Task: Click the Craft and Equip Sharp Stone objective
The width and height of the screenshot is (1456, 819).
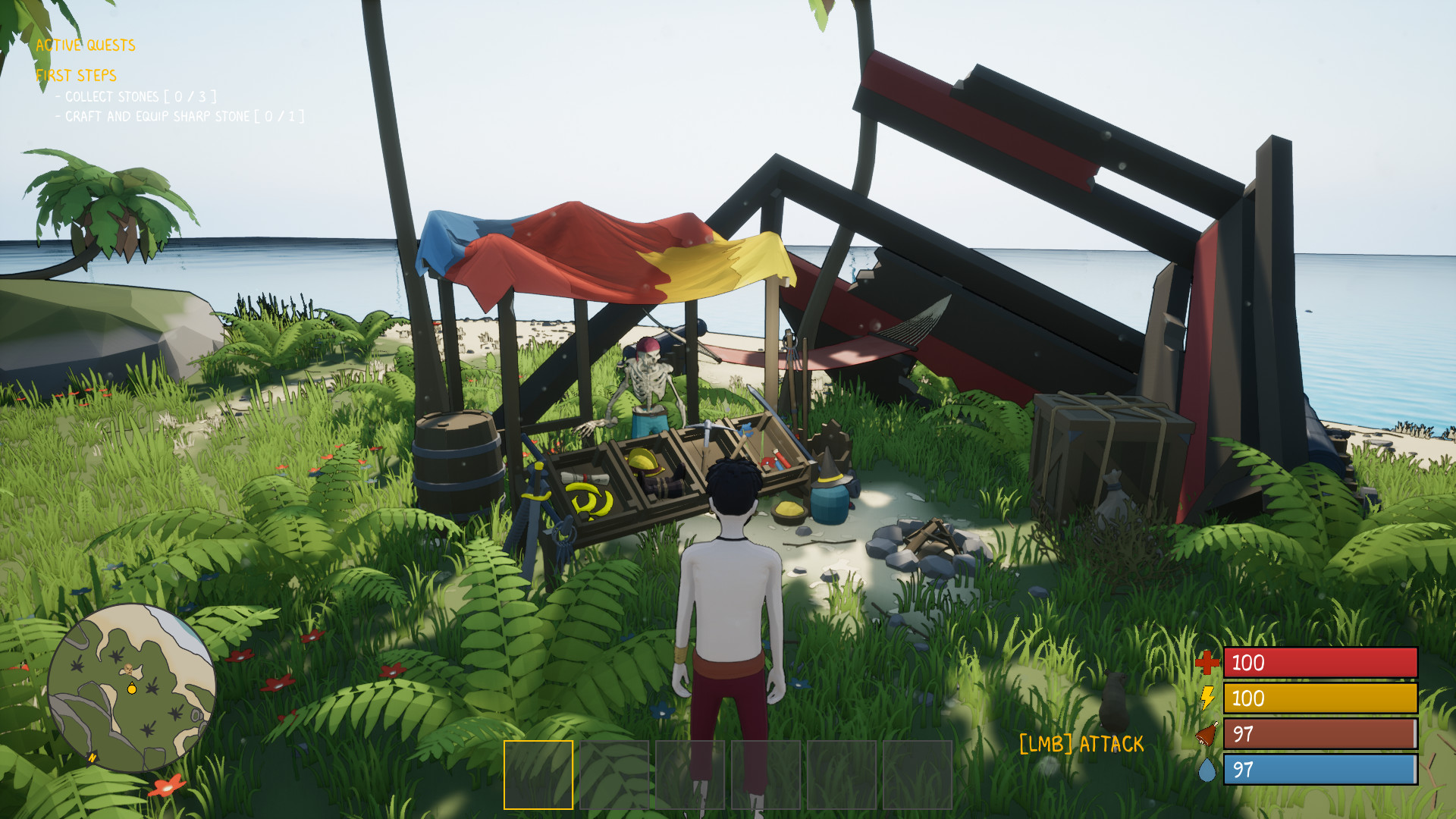Action: pyautogui.click(x=179, y=117)
